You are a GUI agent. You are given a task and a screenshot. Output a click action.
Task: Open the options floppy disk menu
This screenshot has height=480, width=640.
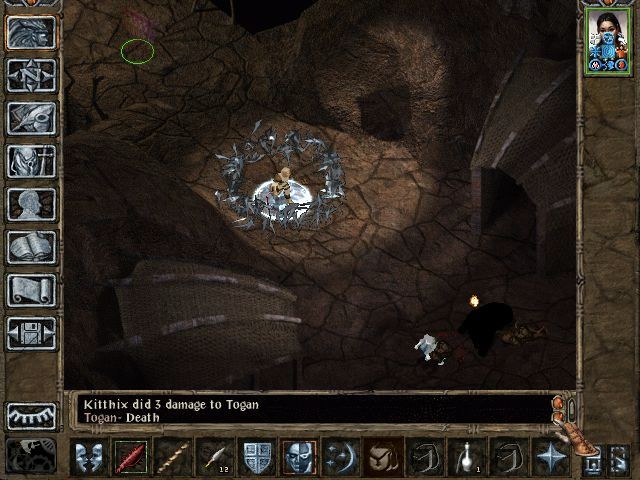[x=32, y=333]
